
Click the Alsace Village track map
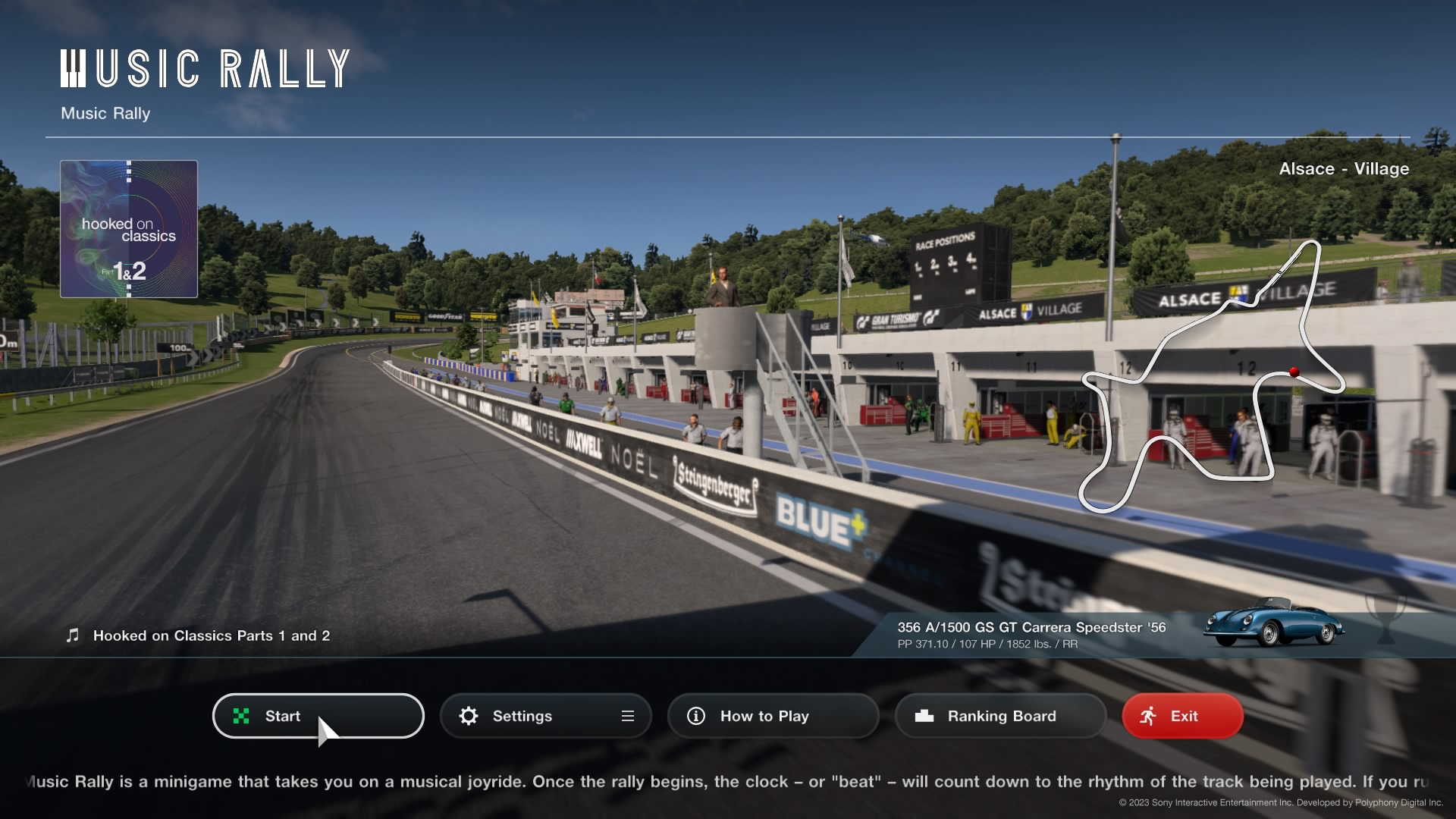coord(1211,377)
